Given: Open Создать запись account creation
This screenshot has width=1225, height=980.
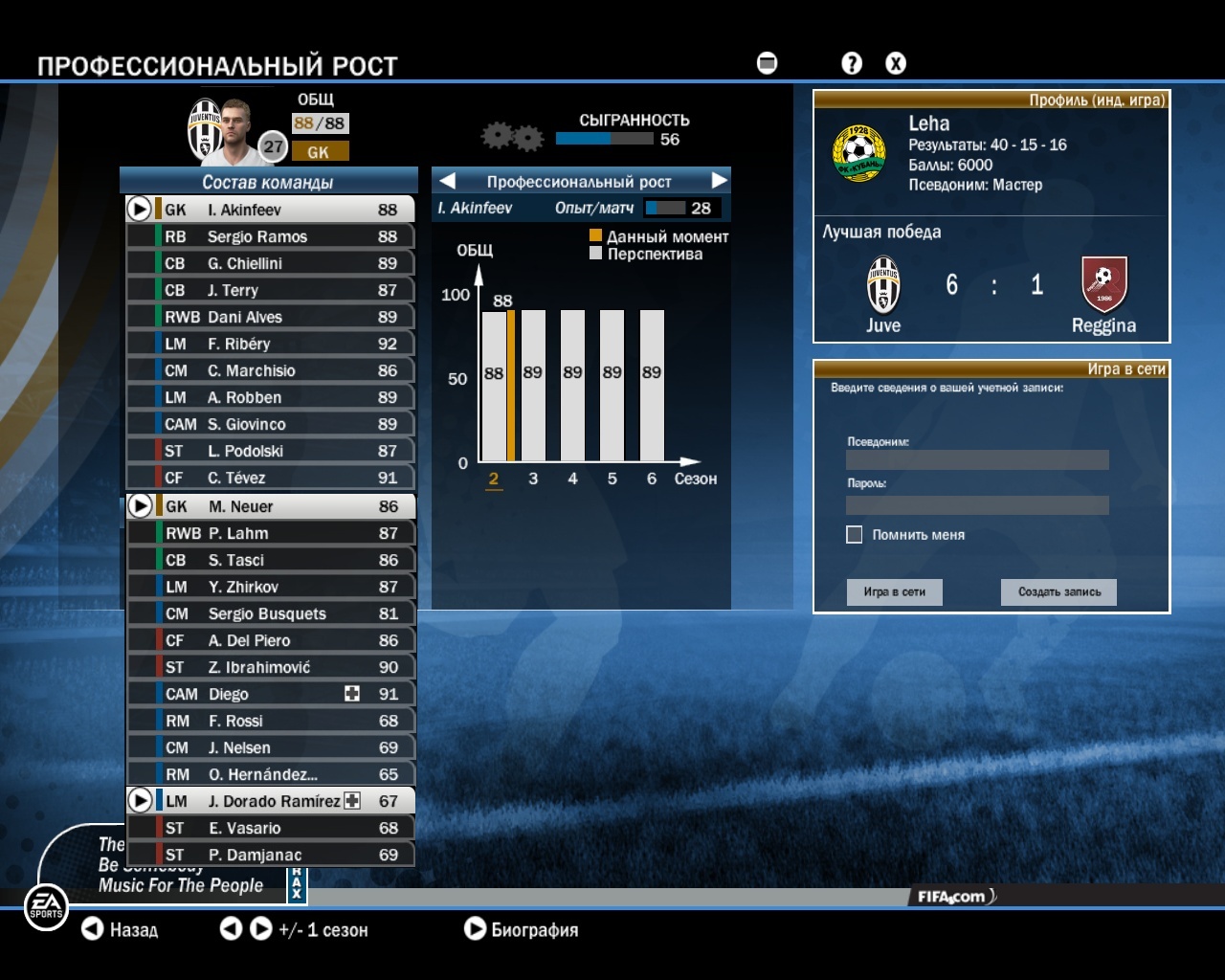Looking at the screenshot, I should [x=1059, y=592].
